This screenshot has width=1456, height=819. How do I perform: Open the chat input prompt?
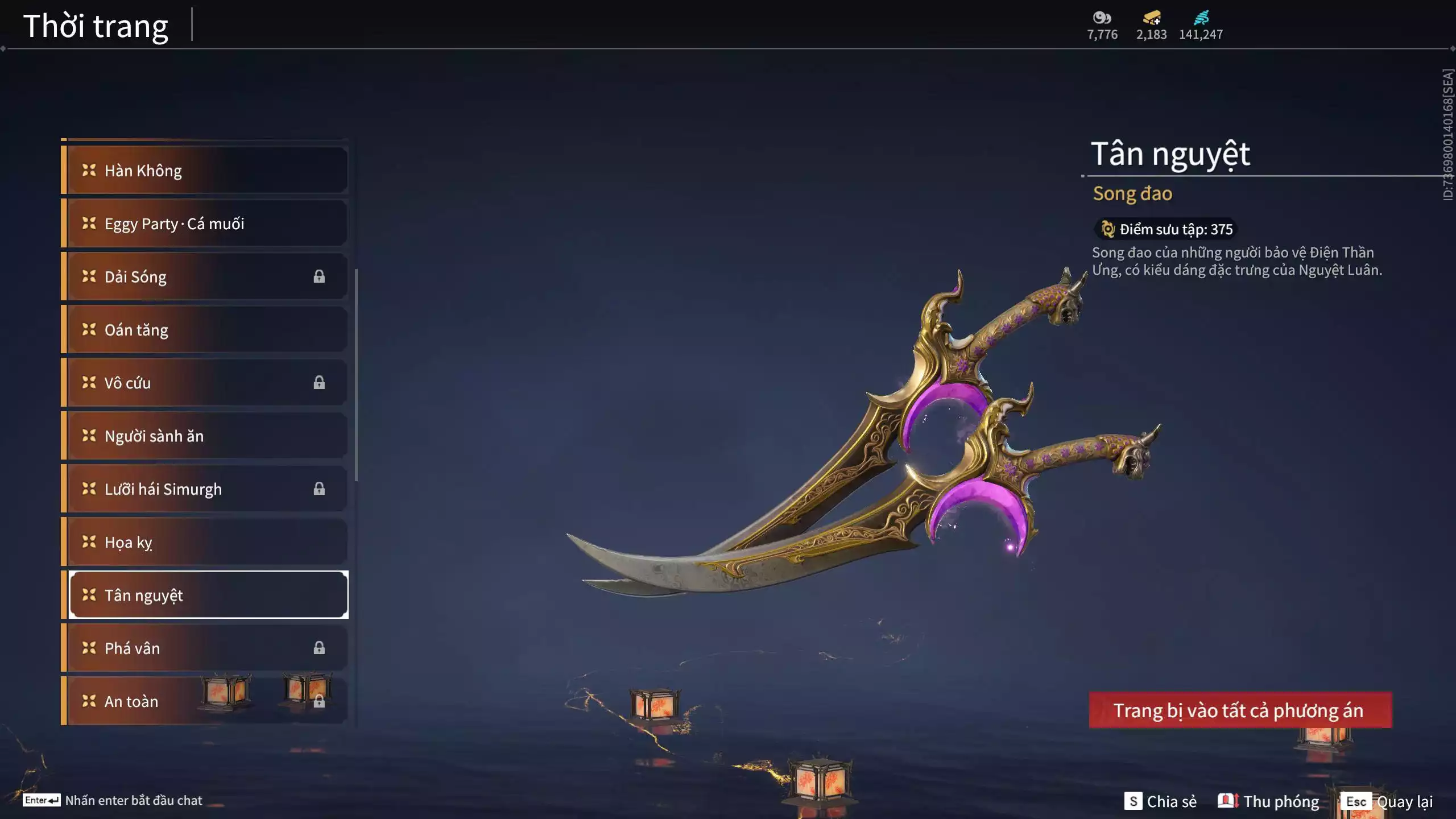[x=113, y=800]
